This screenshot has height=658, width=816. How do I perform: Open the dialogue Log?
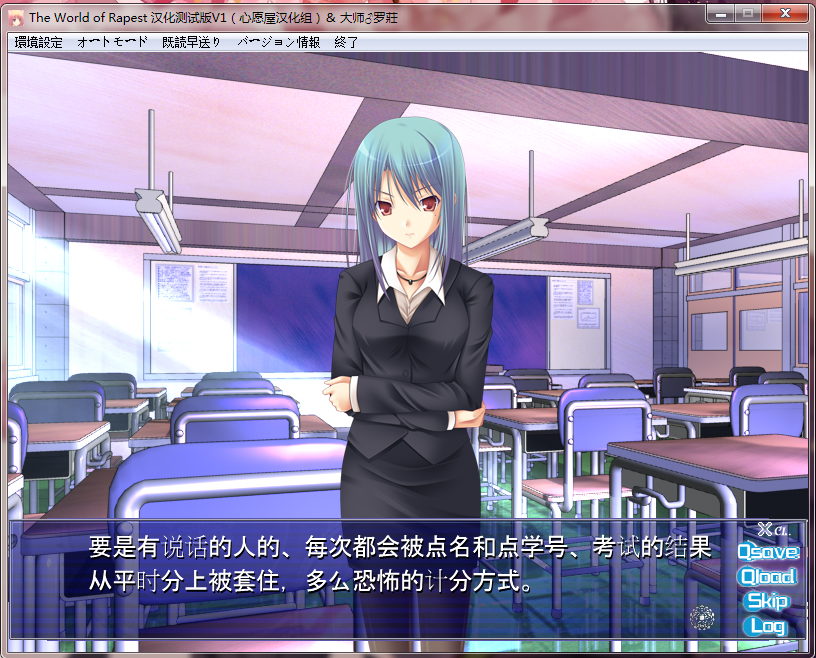[x=767, y=626]
